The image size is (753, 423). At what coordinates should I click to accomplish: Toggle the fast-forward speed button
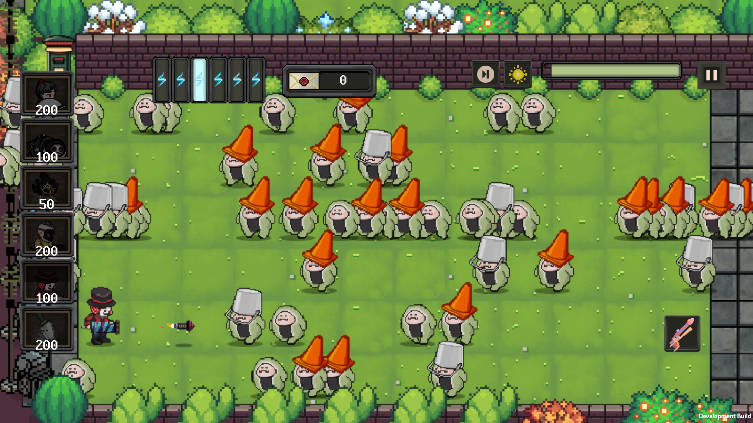pyautogui.click(x=485, y=74)
